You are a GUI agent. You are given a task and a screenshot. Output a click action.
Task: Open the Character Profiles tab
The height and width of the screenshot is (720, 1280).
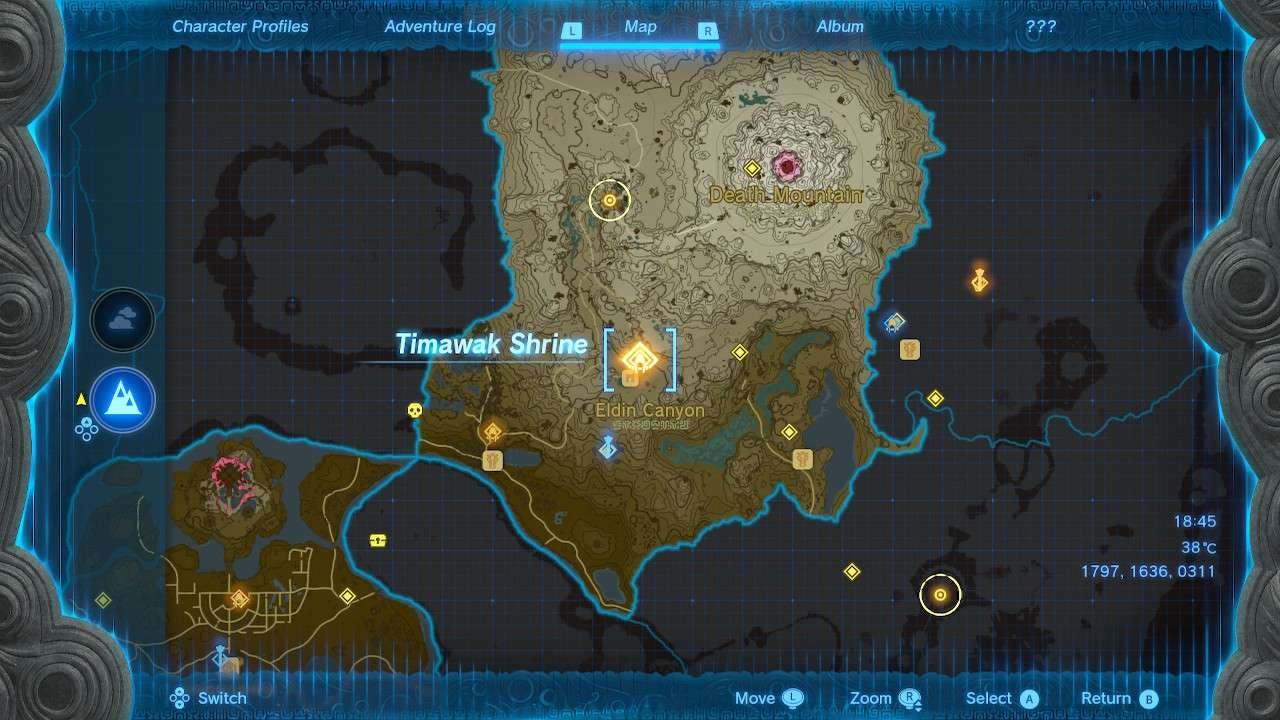point(239,26)
